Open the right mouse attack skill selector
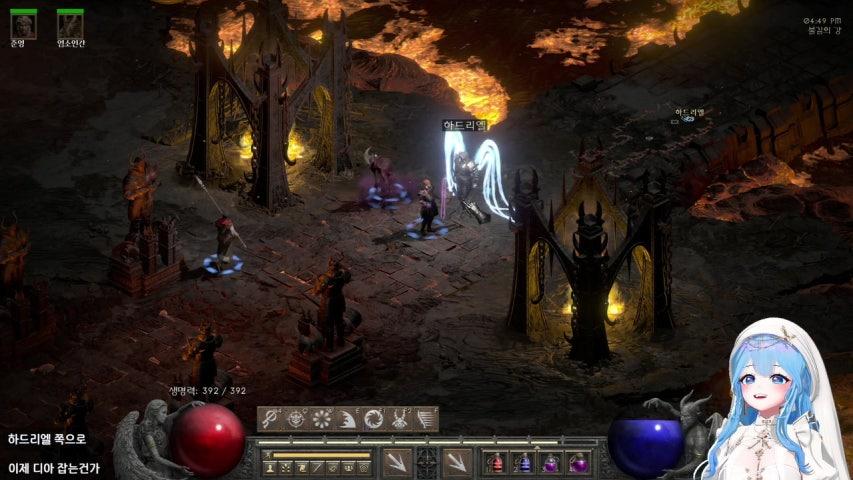This screenshot has width=853, height=480. point(457,461)
